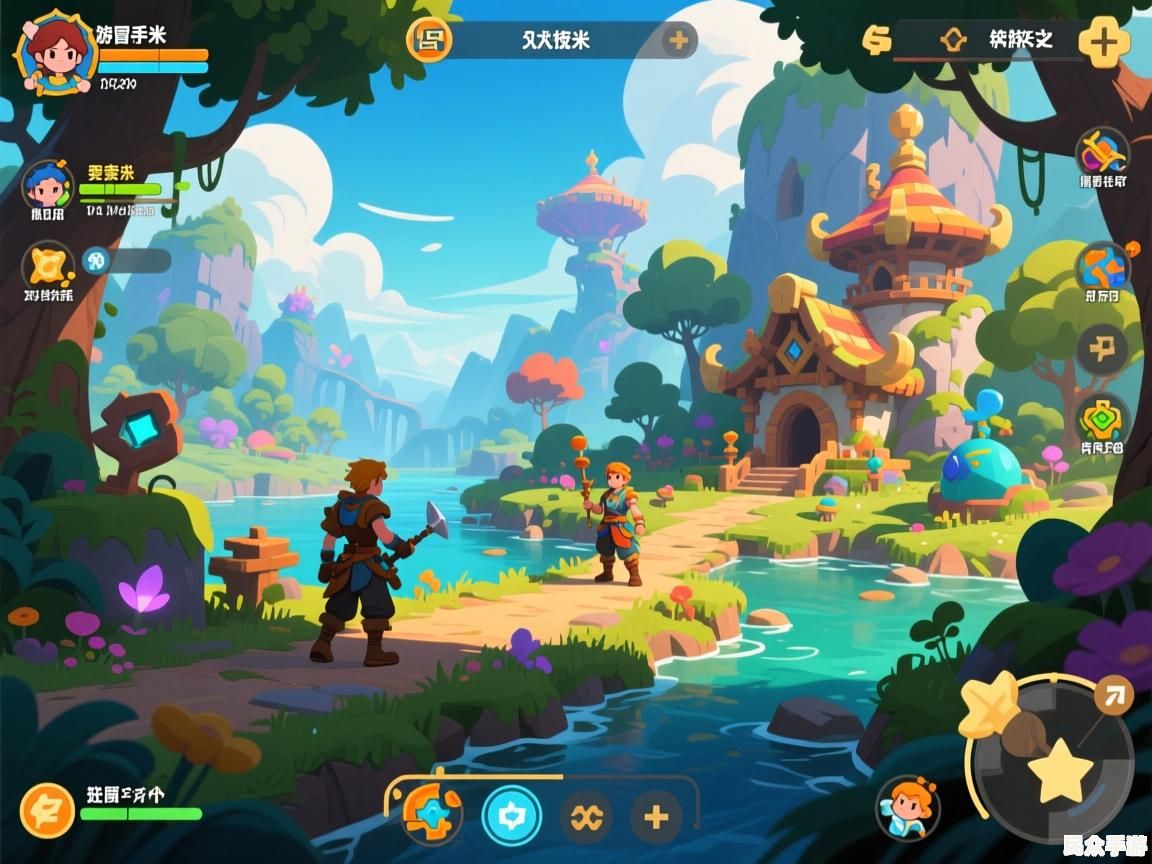
Task: Click the orange round button at bottom left
Action: click(47, 809)
